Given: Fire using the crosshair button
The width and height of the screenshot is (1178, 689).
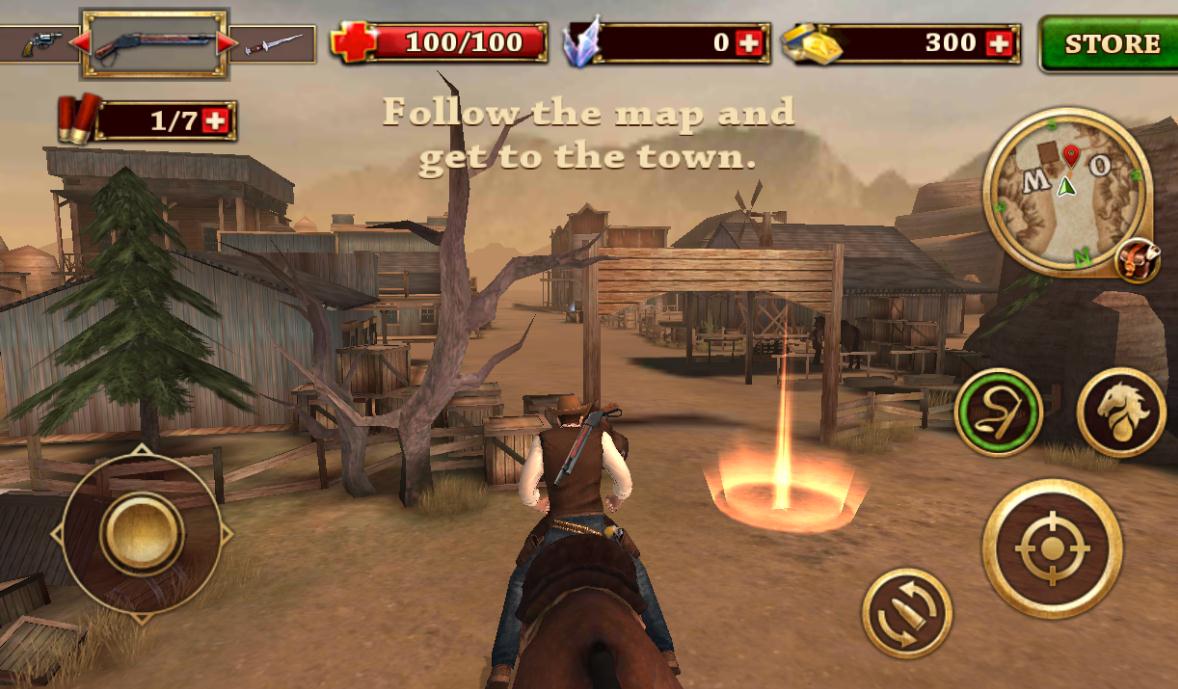Looking at the screenshot, I should tap(1051, 548).
